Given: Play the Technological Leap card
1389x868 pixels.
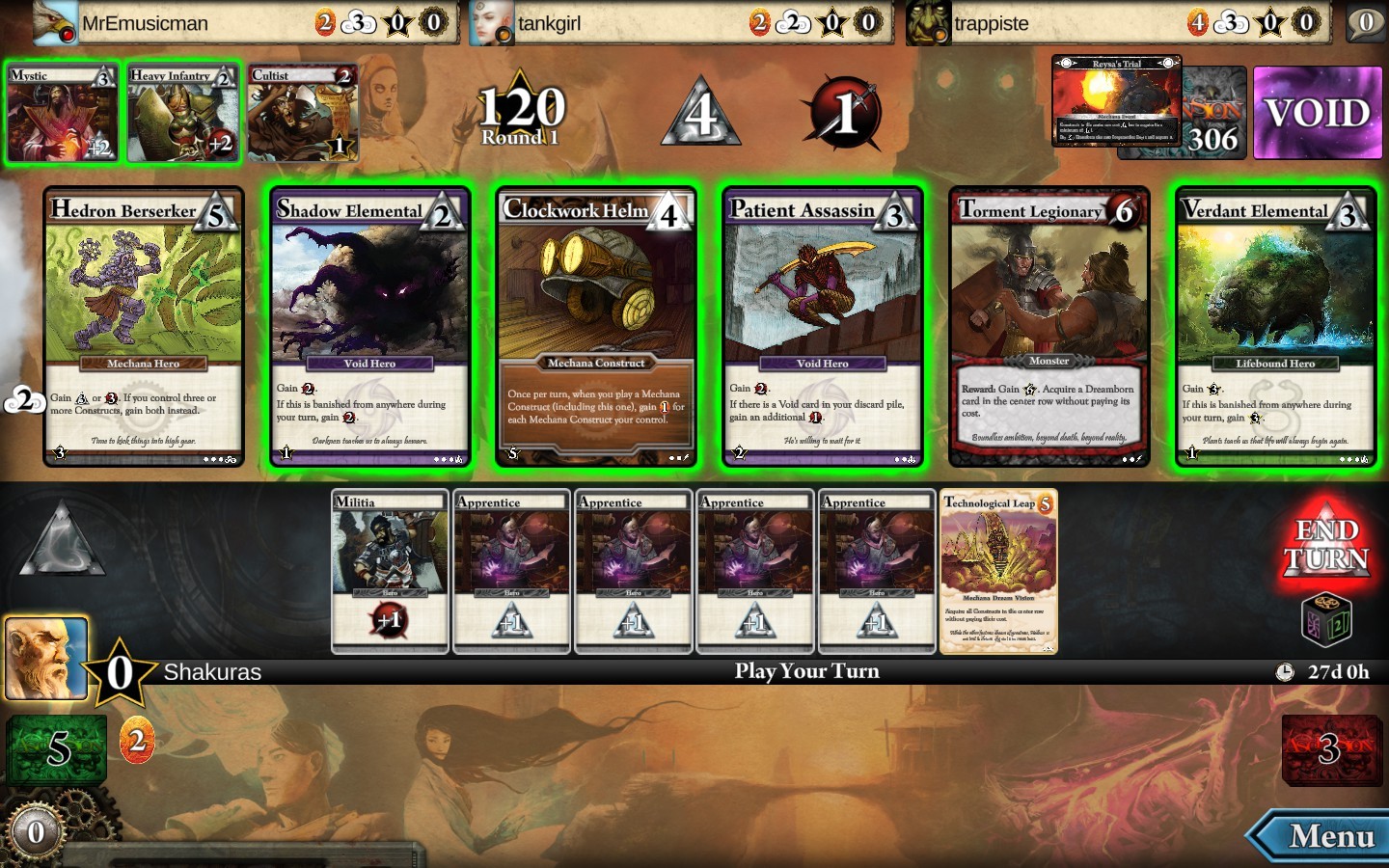Looking at the screenshot, I should pos(998,571).
